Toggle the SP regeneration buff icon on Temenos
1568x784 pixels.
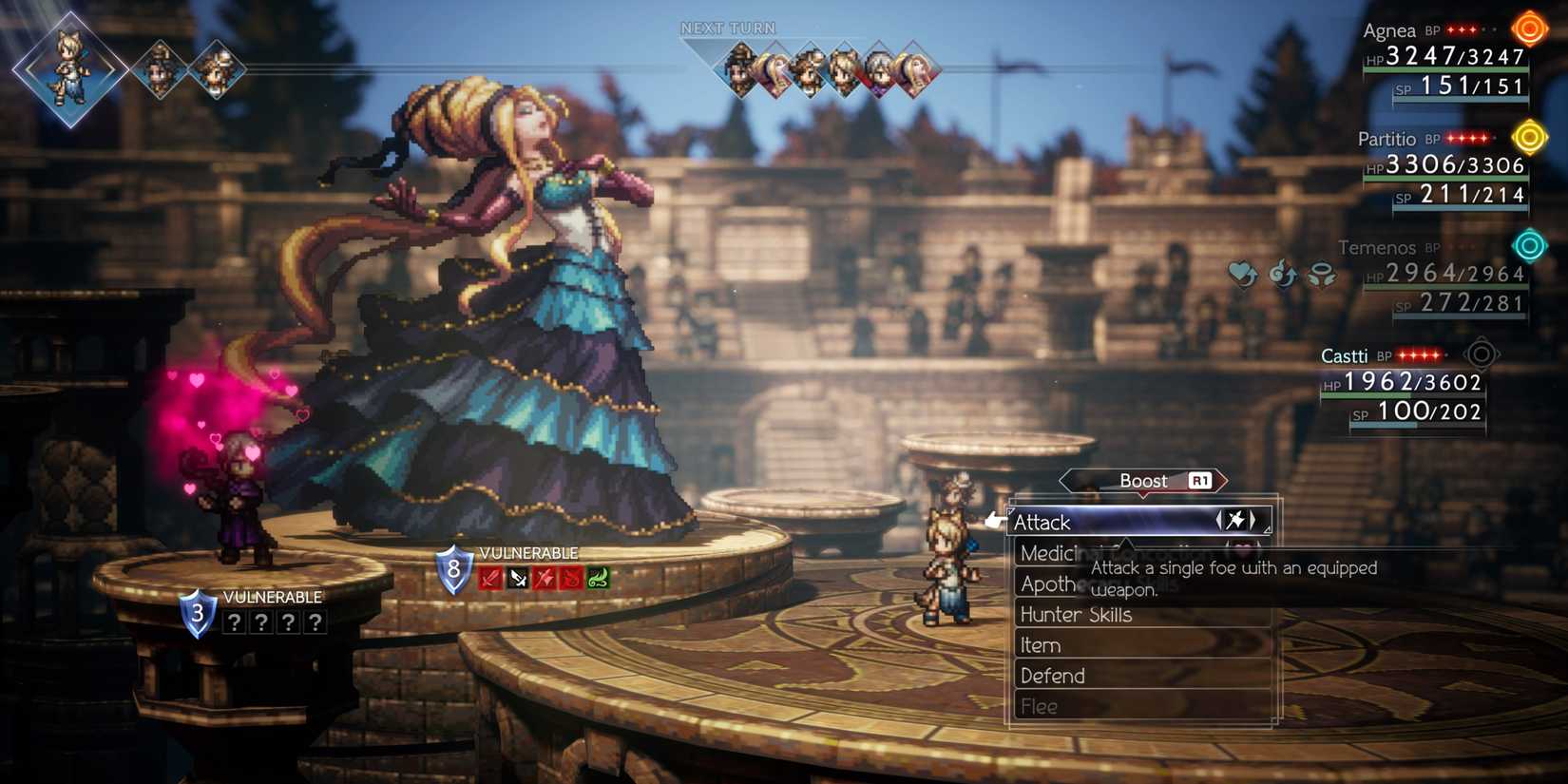click(1284, 275)
